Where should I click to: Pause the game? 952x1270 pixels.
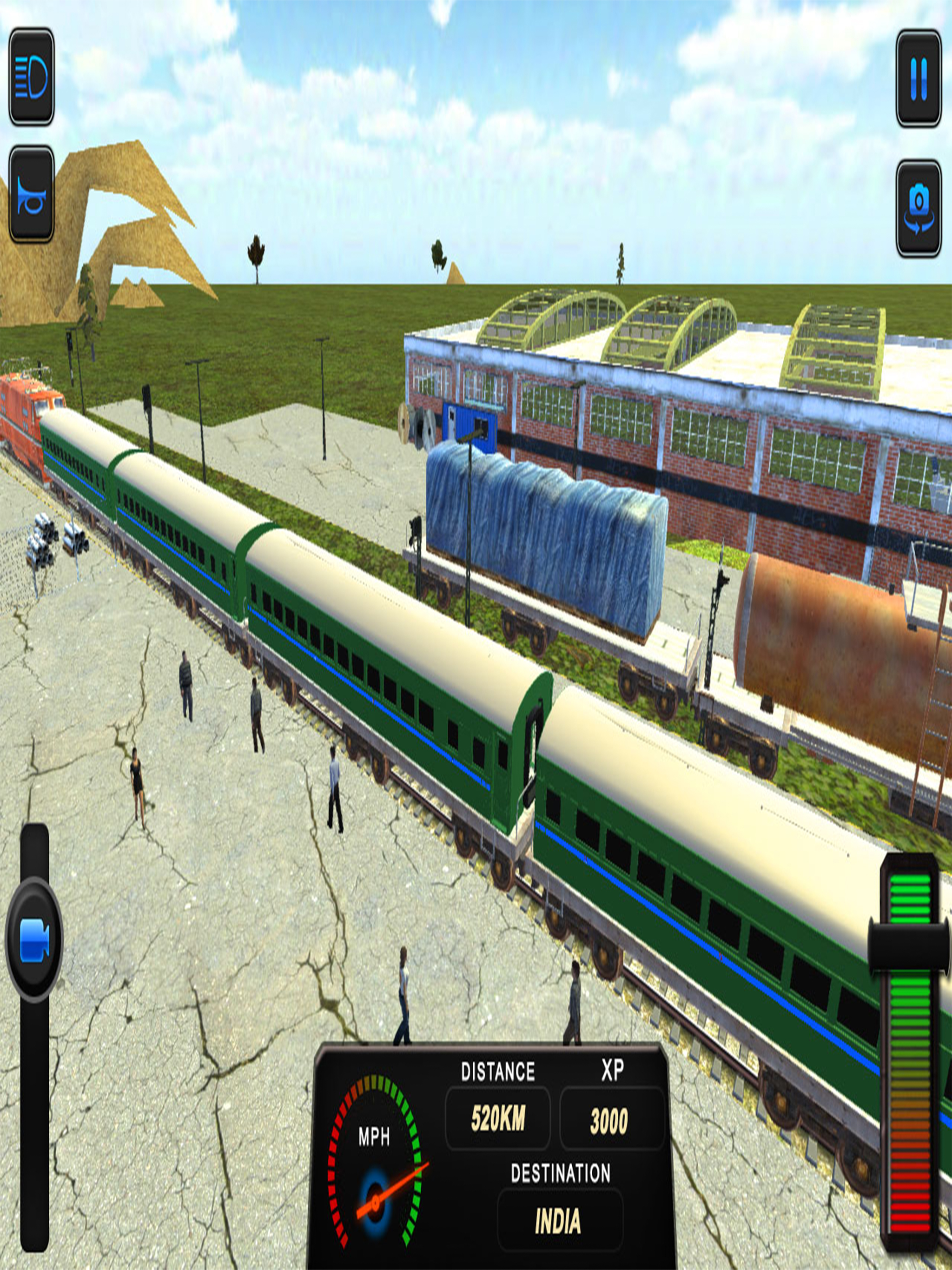click(x=918, y=79)
